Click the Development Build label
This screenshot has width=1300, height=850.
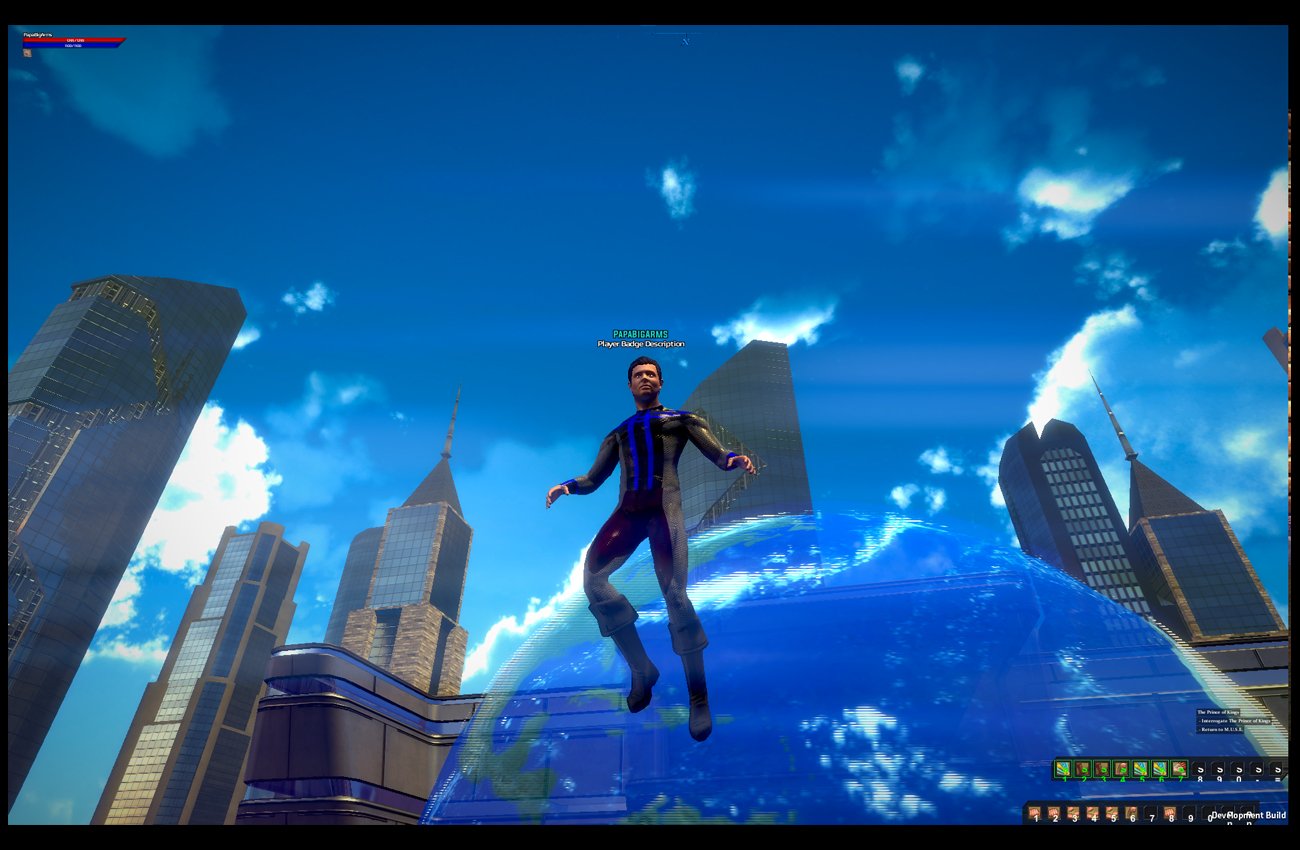(1250, 816)
